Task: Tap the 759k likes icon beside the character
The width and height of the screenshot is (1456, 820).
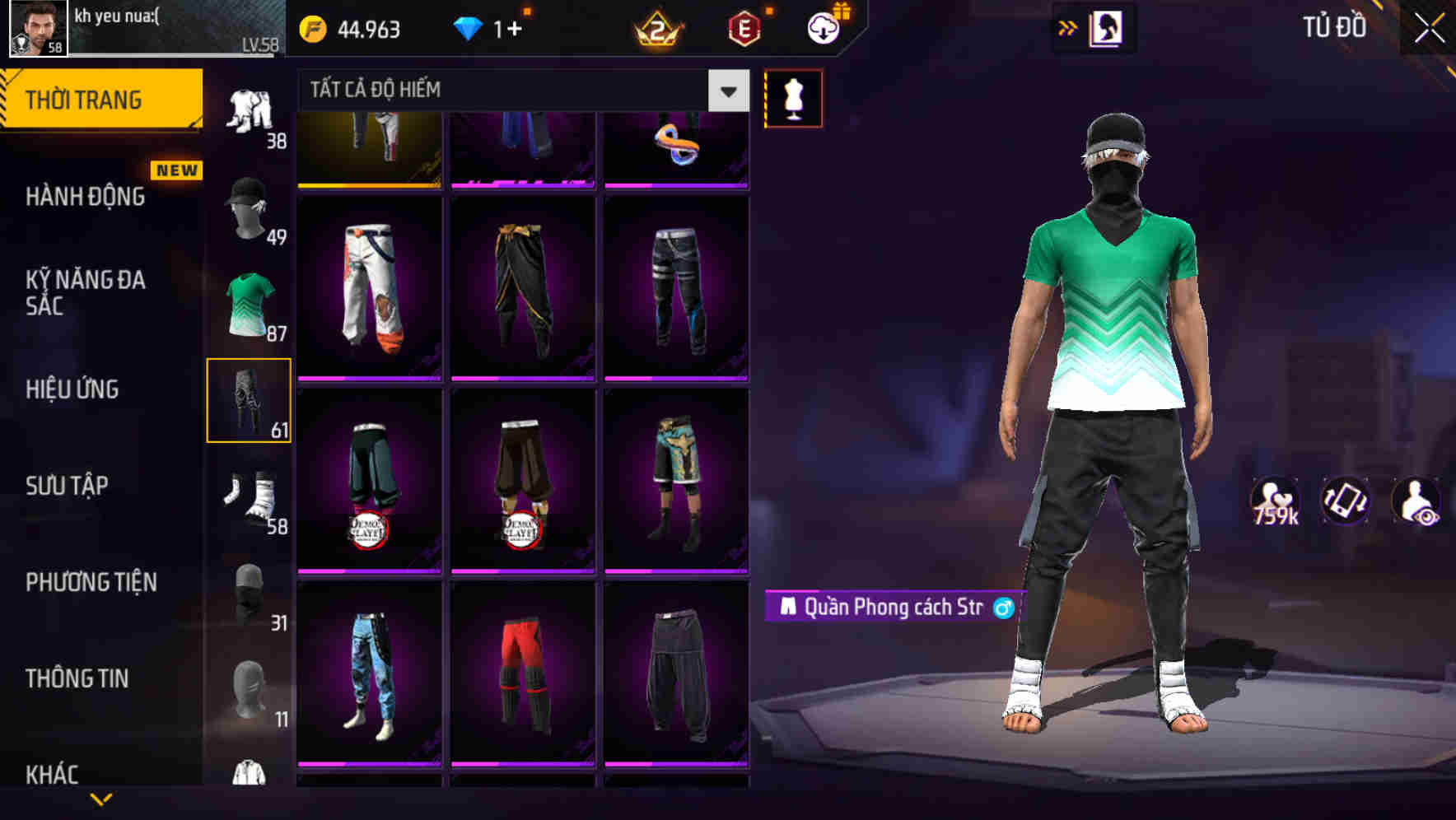Action: (1274, 501)
